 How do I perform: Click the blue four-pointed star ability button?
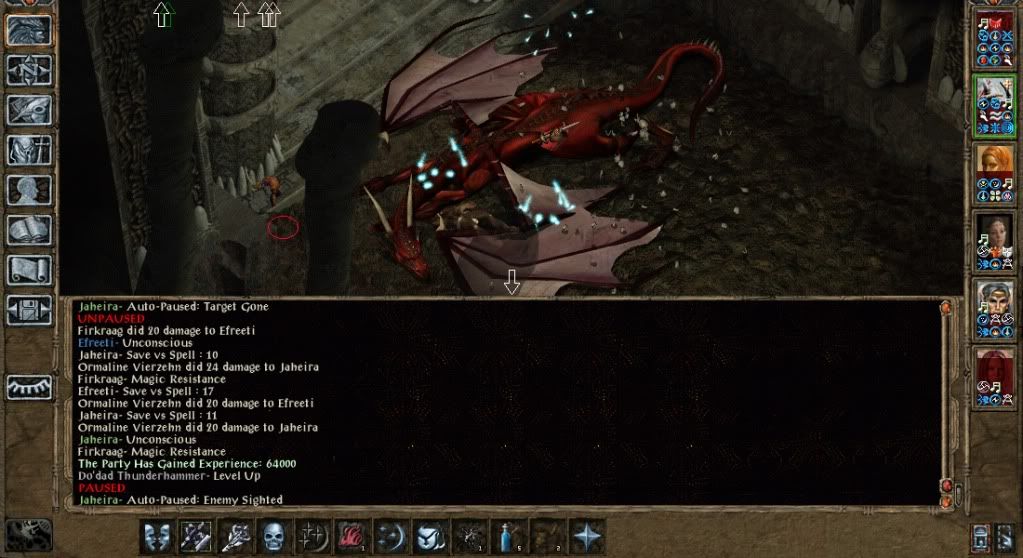point(586,536)
